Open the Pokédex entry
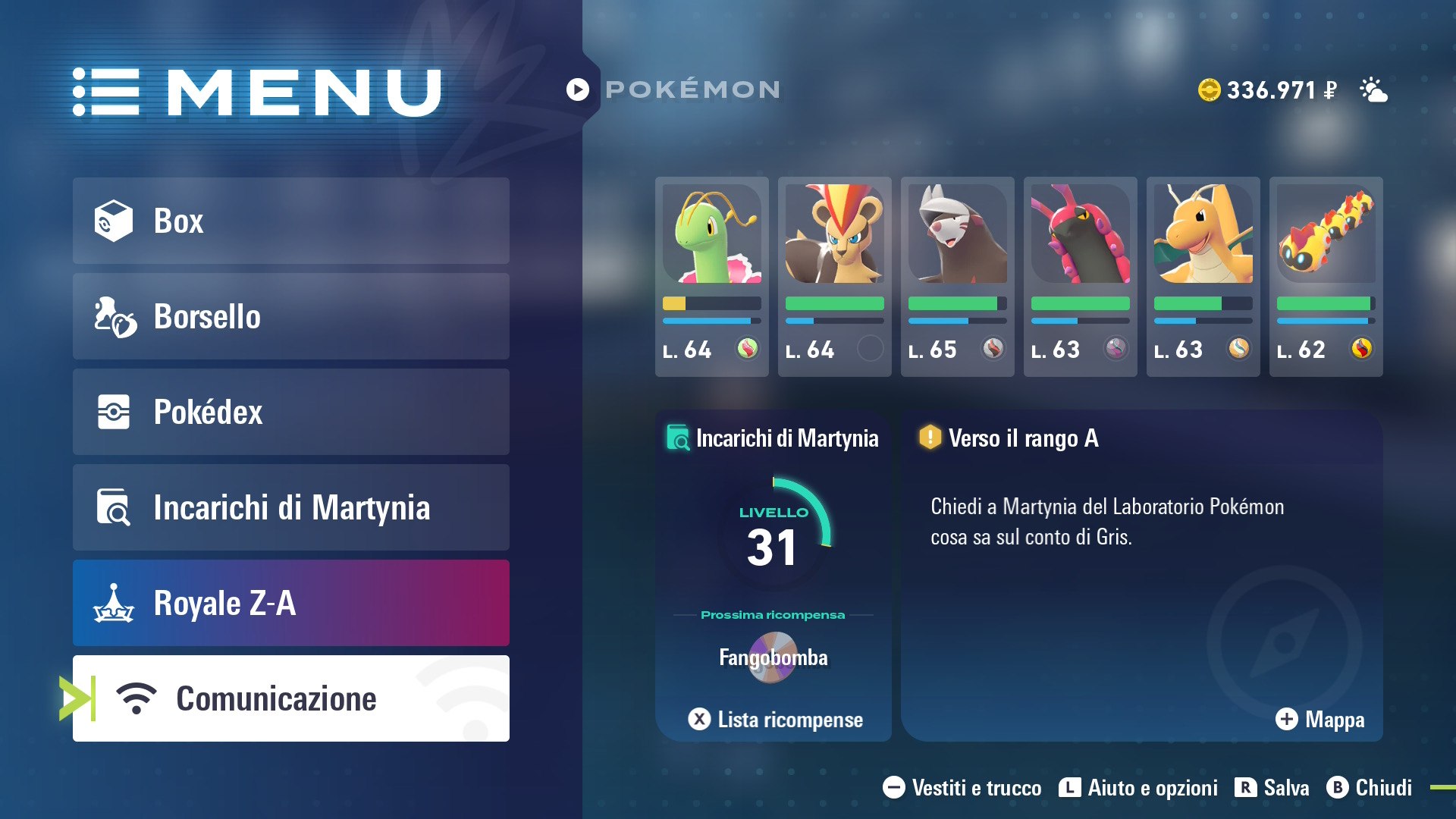Image resolution: width=1456 pixels, height=819 pixels. pyautogui.click(x=290, y=412)
